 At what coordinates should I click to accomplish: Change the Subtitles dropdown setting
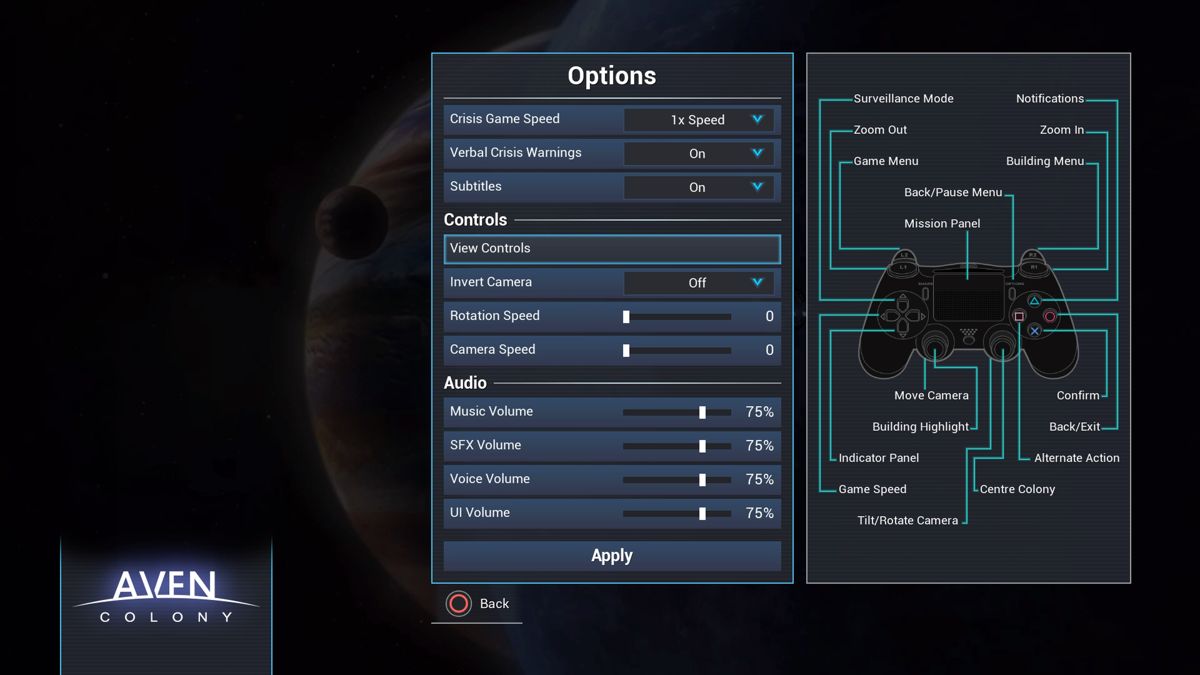(698, 187)
